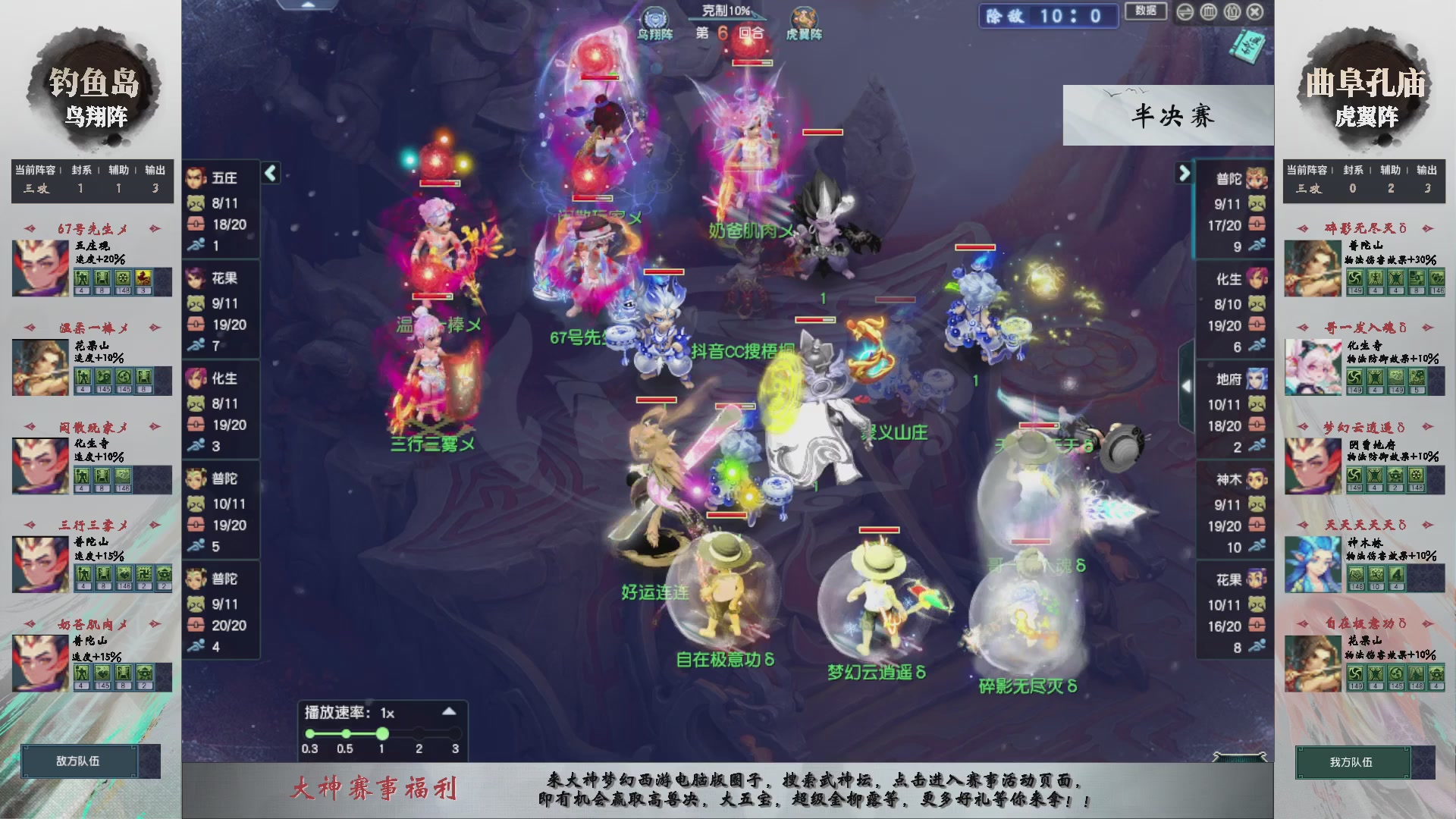1456x819 pixels.
Task: Click the 鸟翔阵 formation emblem at top
Action: coord(655,19)
